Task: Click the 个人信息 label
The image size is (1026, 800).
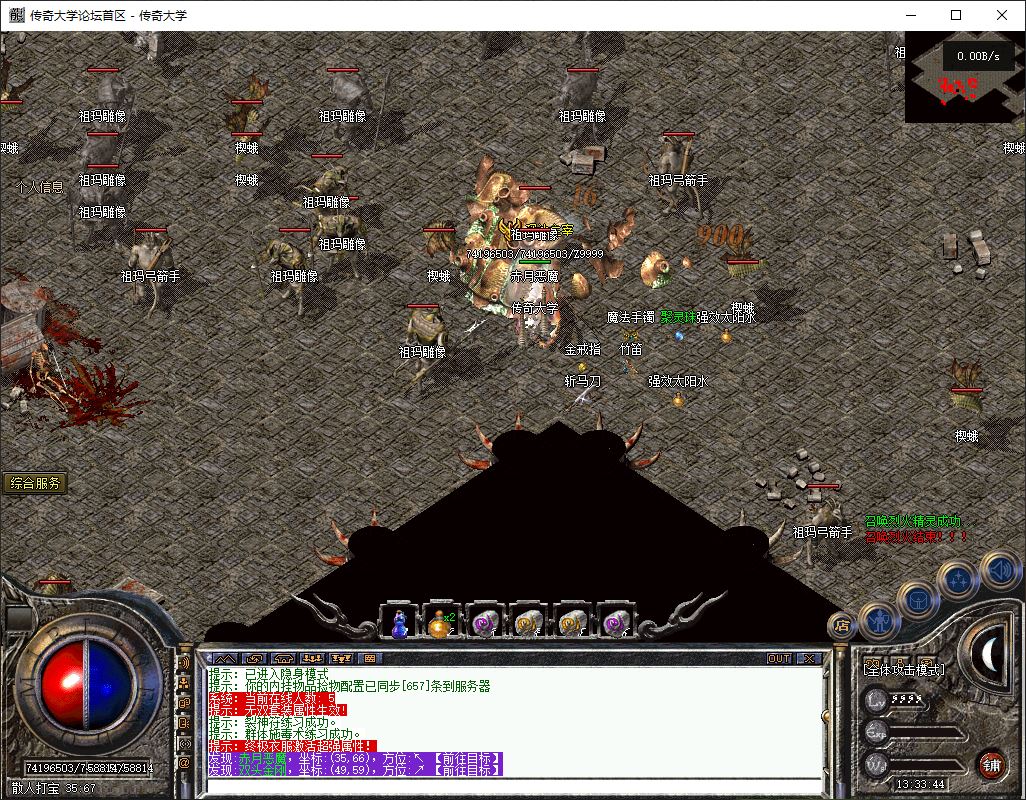Action: pos(40,187)
